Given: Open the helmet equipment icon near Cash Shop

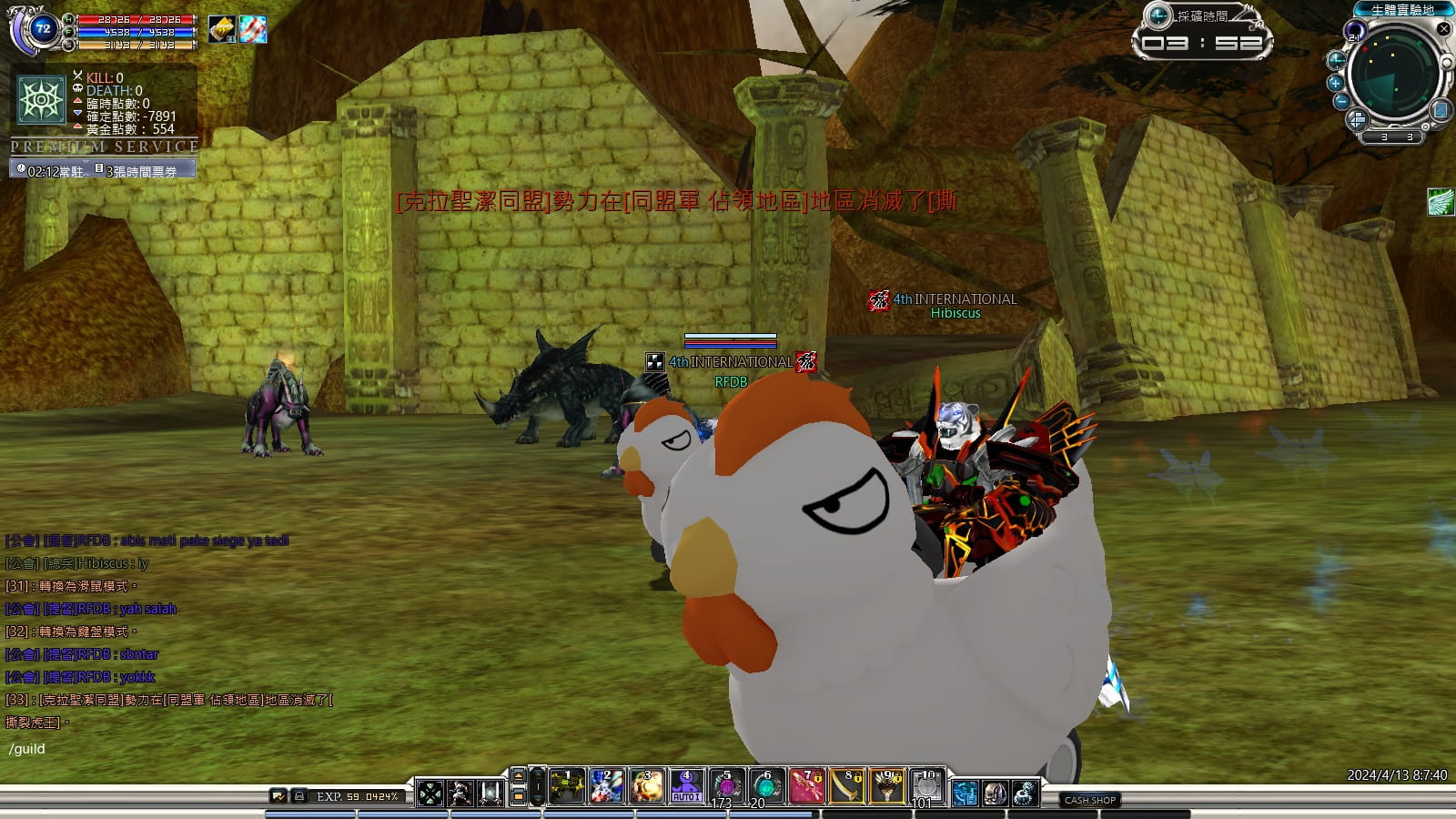Looking at the screenshot, I should [995, 794].
